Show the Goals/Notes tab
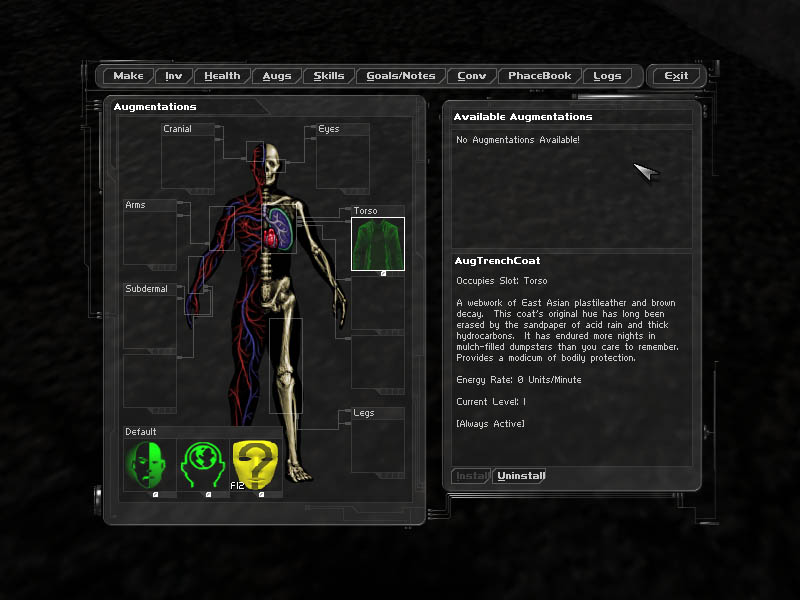Image resolution: width=800 pixels, height=600 pixels. (401, 76)
